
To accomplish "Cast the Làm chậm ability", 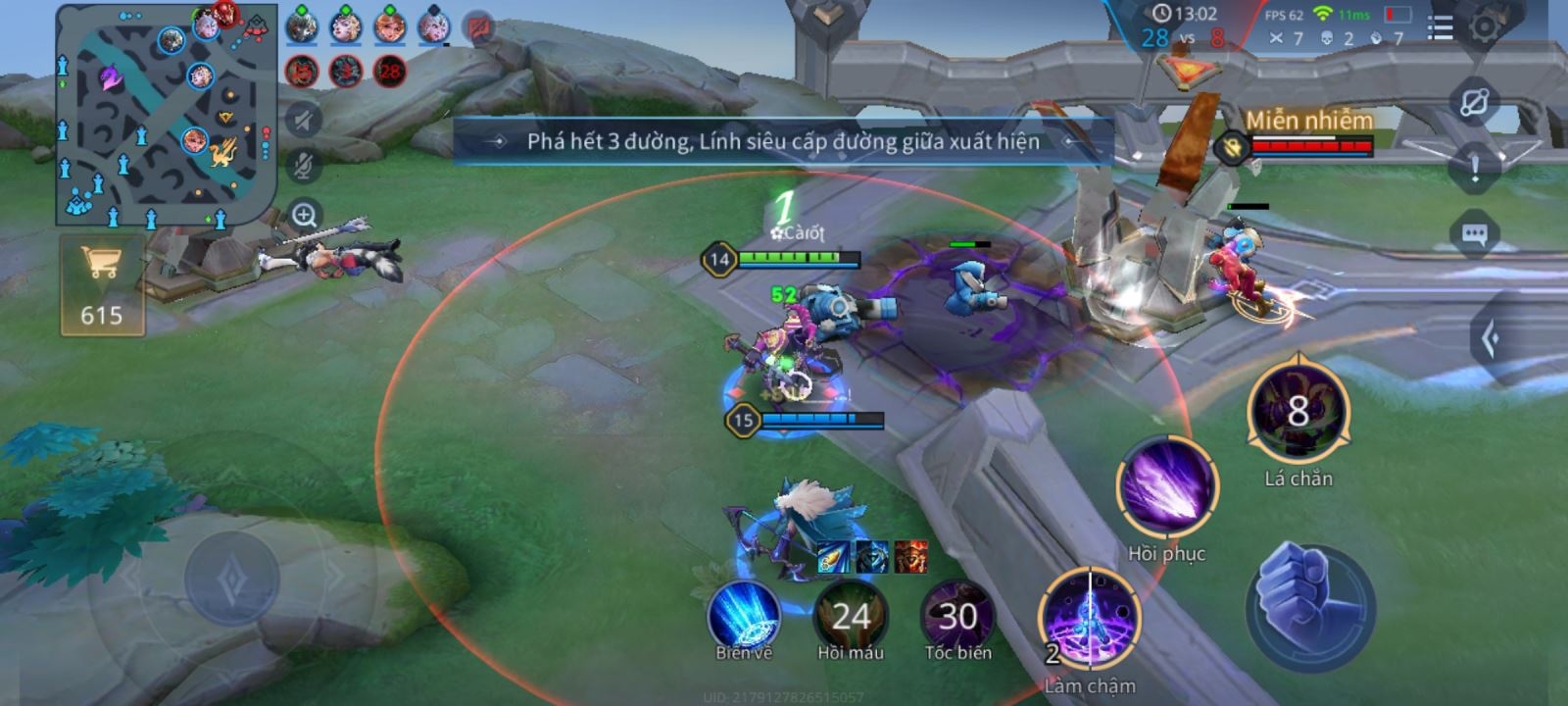I will [1089, 620].
